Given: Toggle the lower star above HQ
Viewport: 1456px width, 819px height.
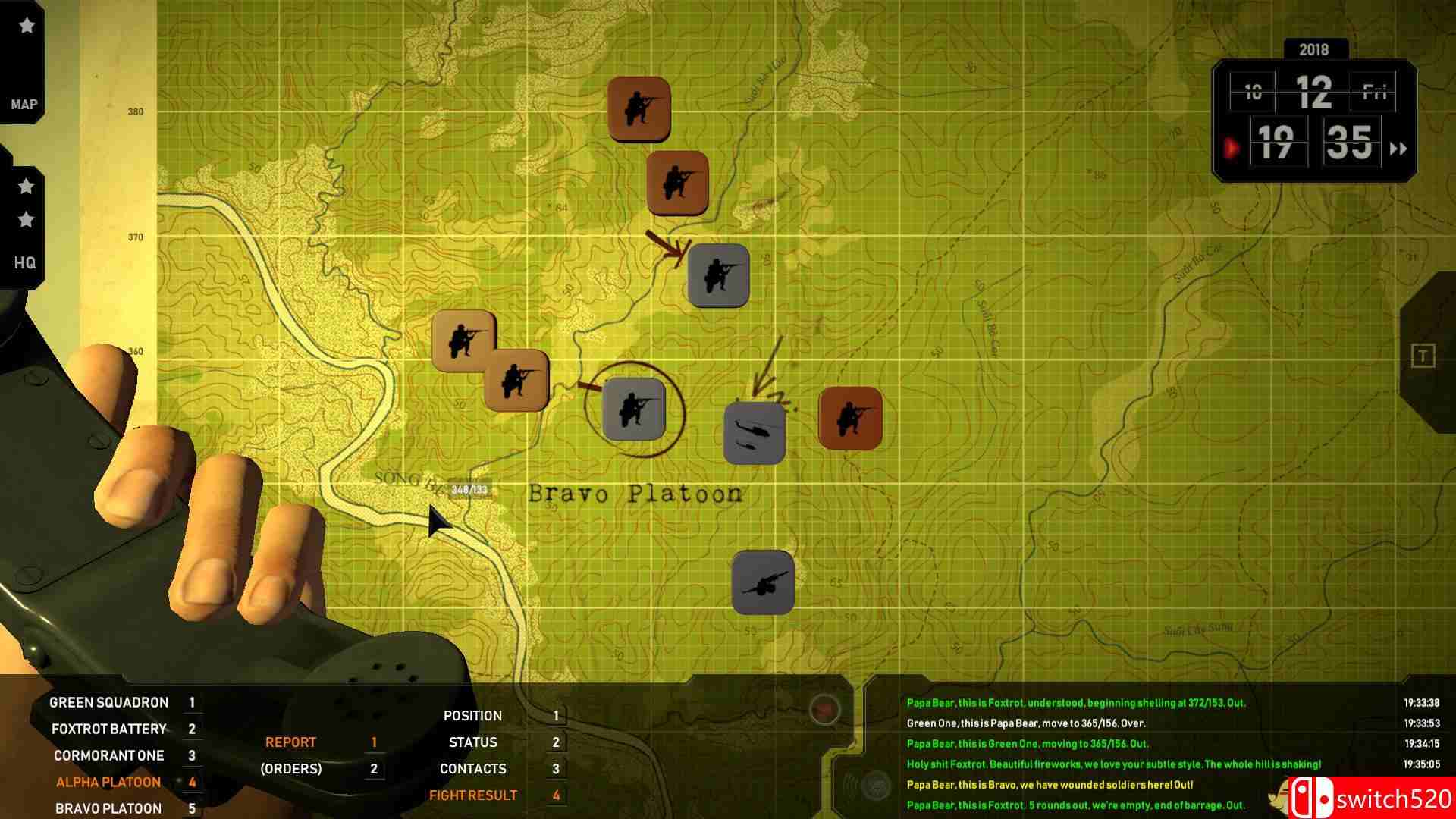Looking at the screenshot, I should click(x=25, y=221).
